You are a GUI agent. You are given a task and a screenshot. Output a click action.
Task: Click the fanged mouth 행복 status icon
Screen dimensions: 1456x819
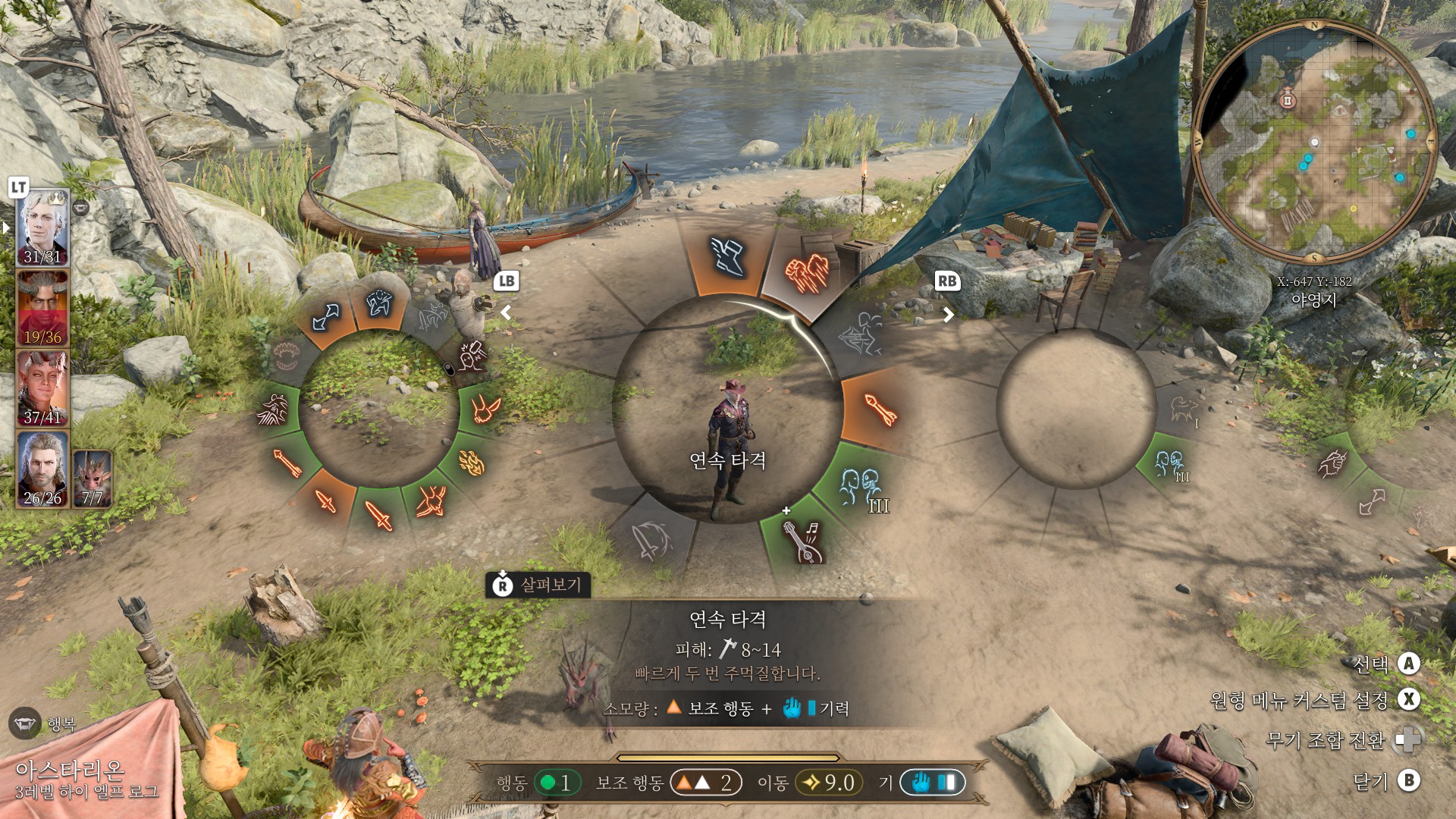[x=25, y=723]
